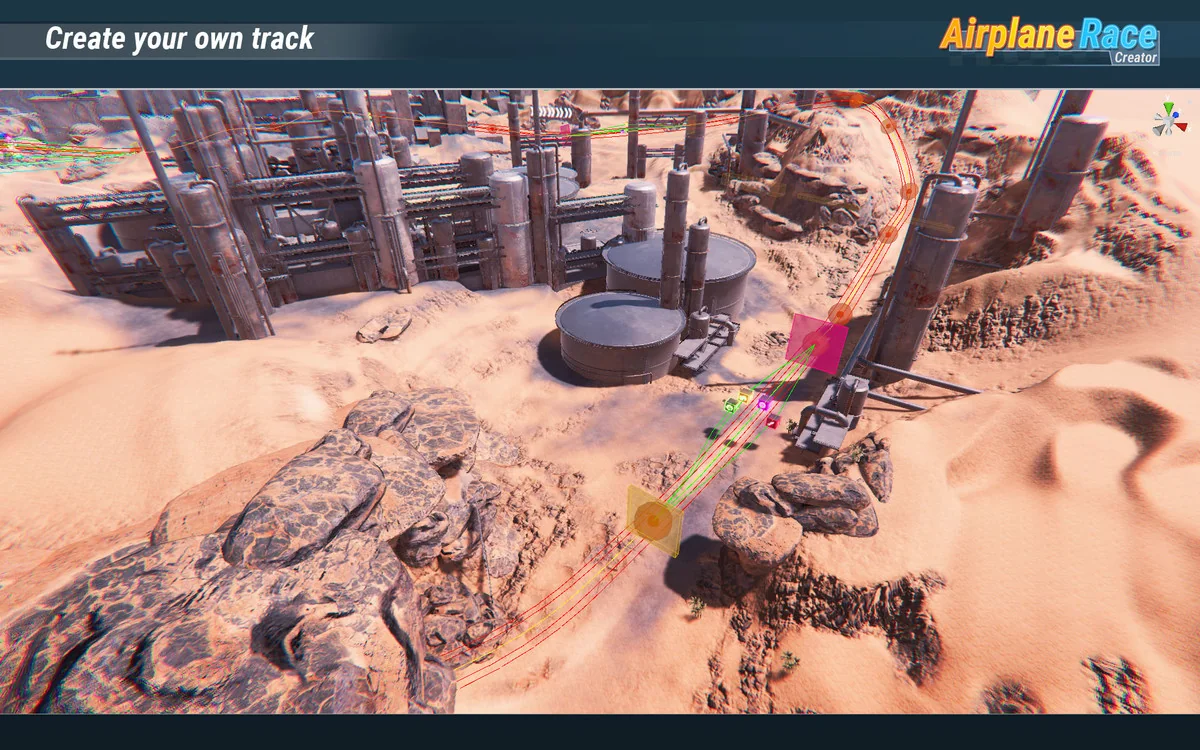This screenshot has width=1200, height=750.
Task: Click the green Y-axis cone on orientation gizmo
Action: tap(1167, 106)
